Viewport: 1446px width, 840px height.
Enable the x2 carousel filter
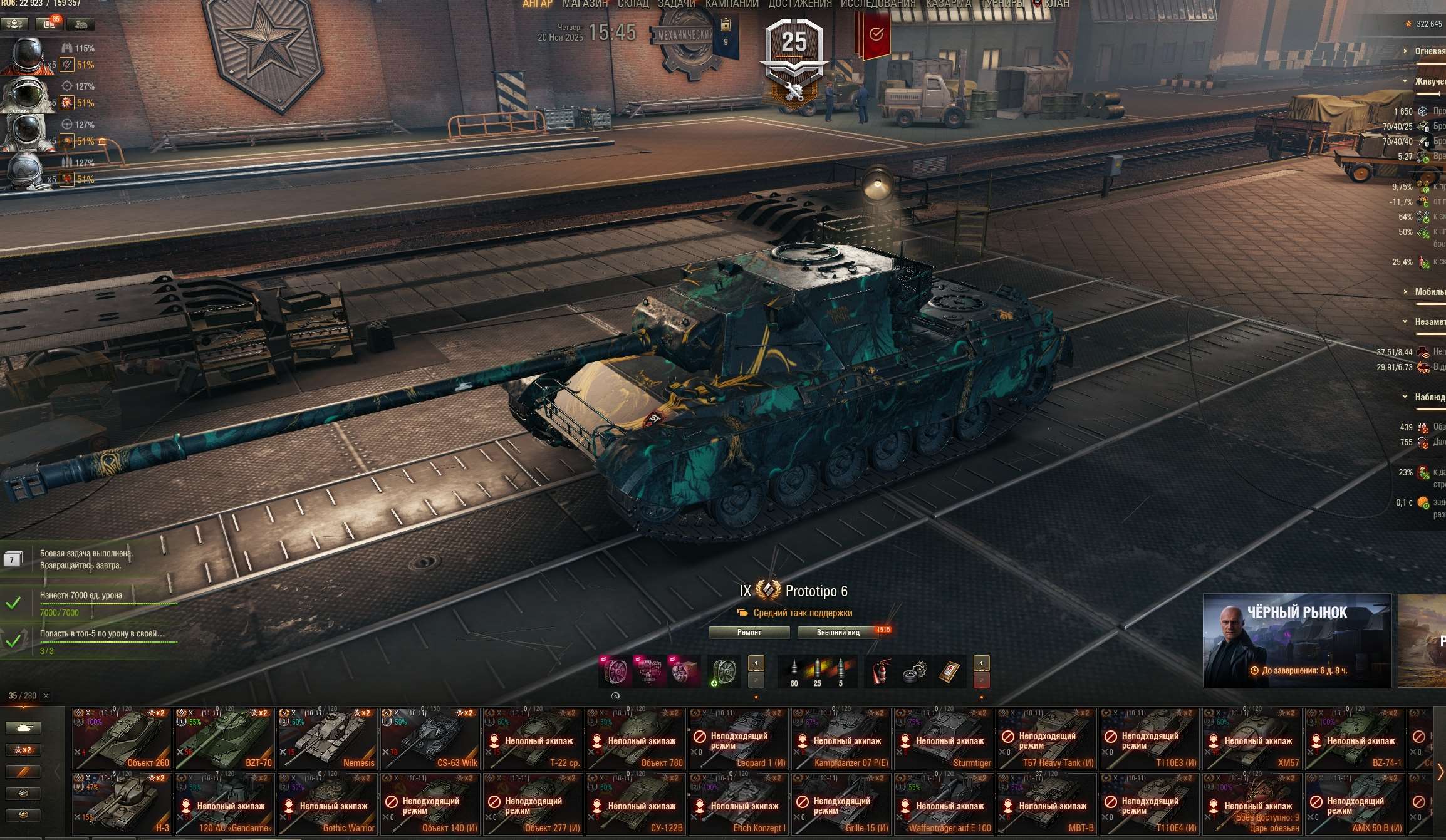pyautogui.click(x=22, y=749)
